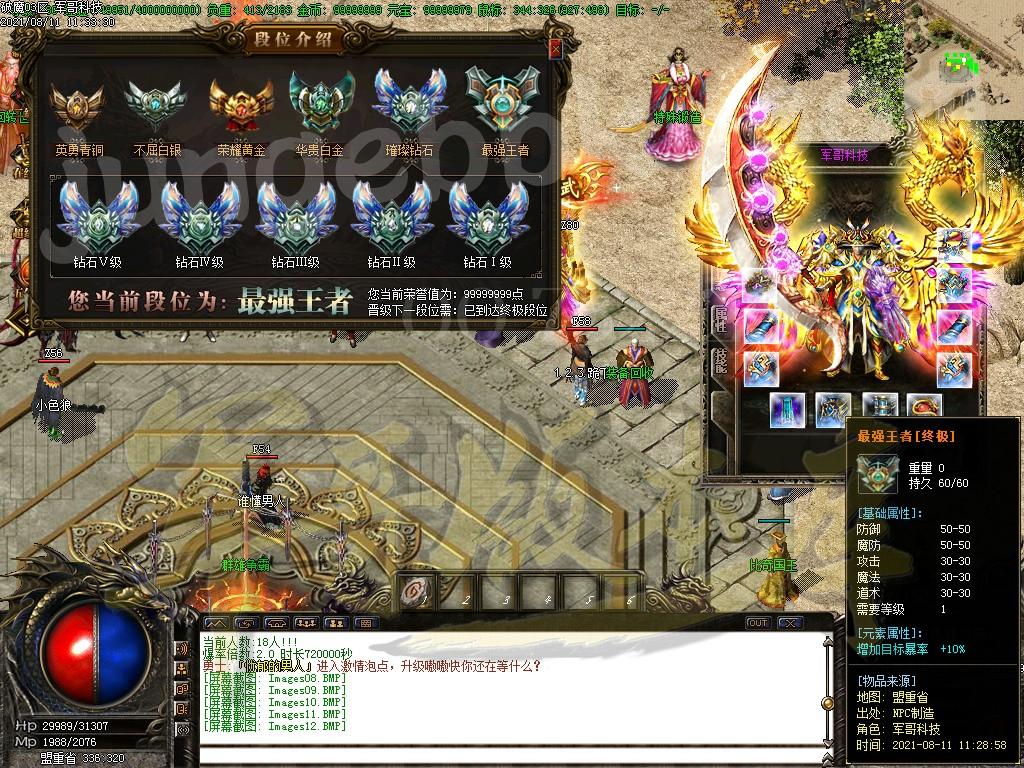Open the minimap in the top corner
Screen dimensions: 1024x768
[x=964, y=66]
